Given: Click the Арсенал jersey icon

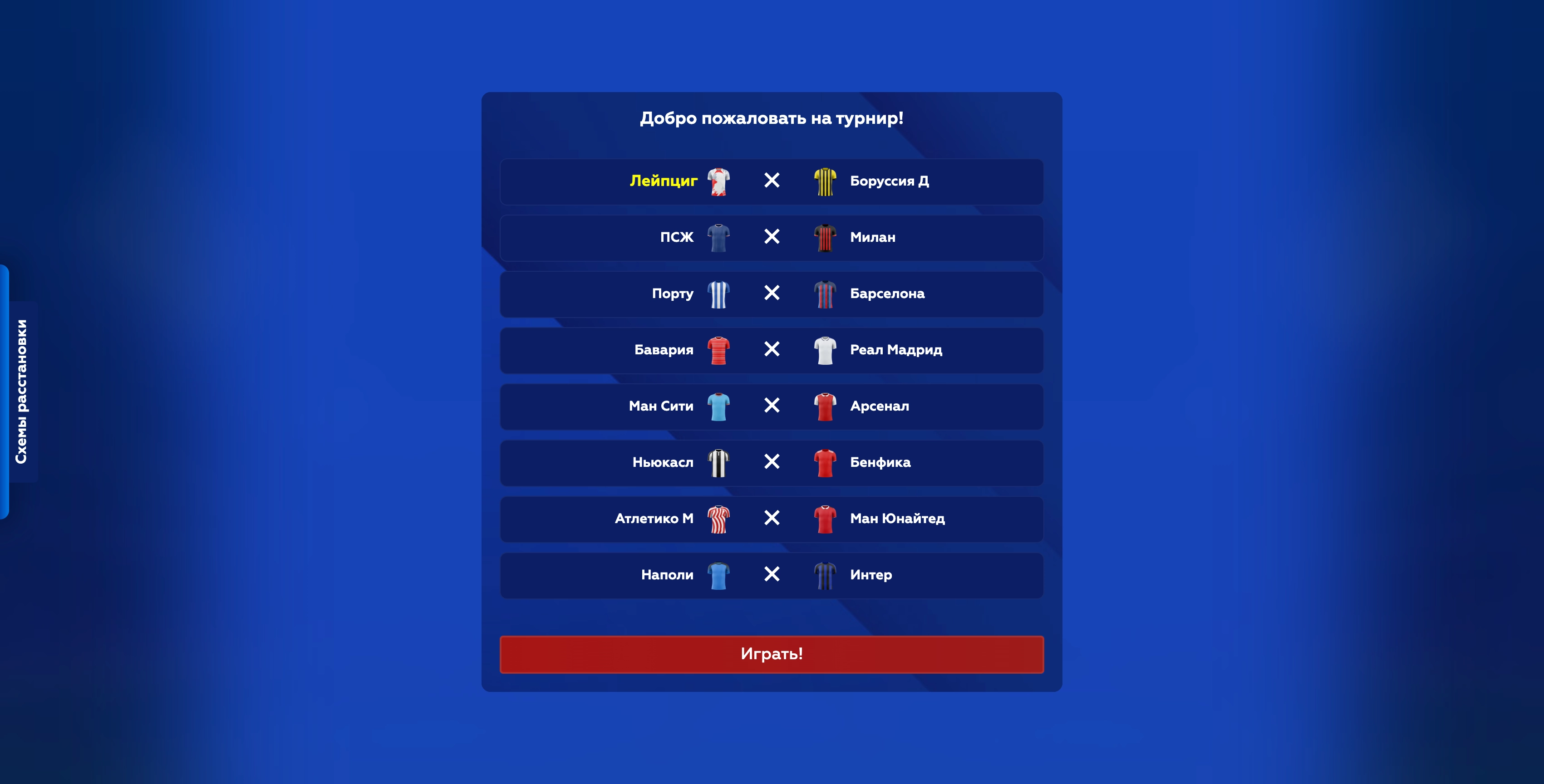Looking at the screenshot, I should tap(825, 407).
